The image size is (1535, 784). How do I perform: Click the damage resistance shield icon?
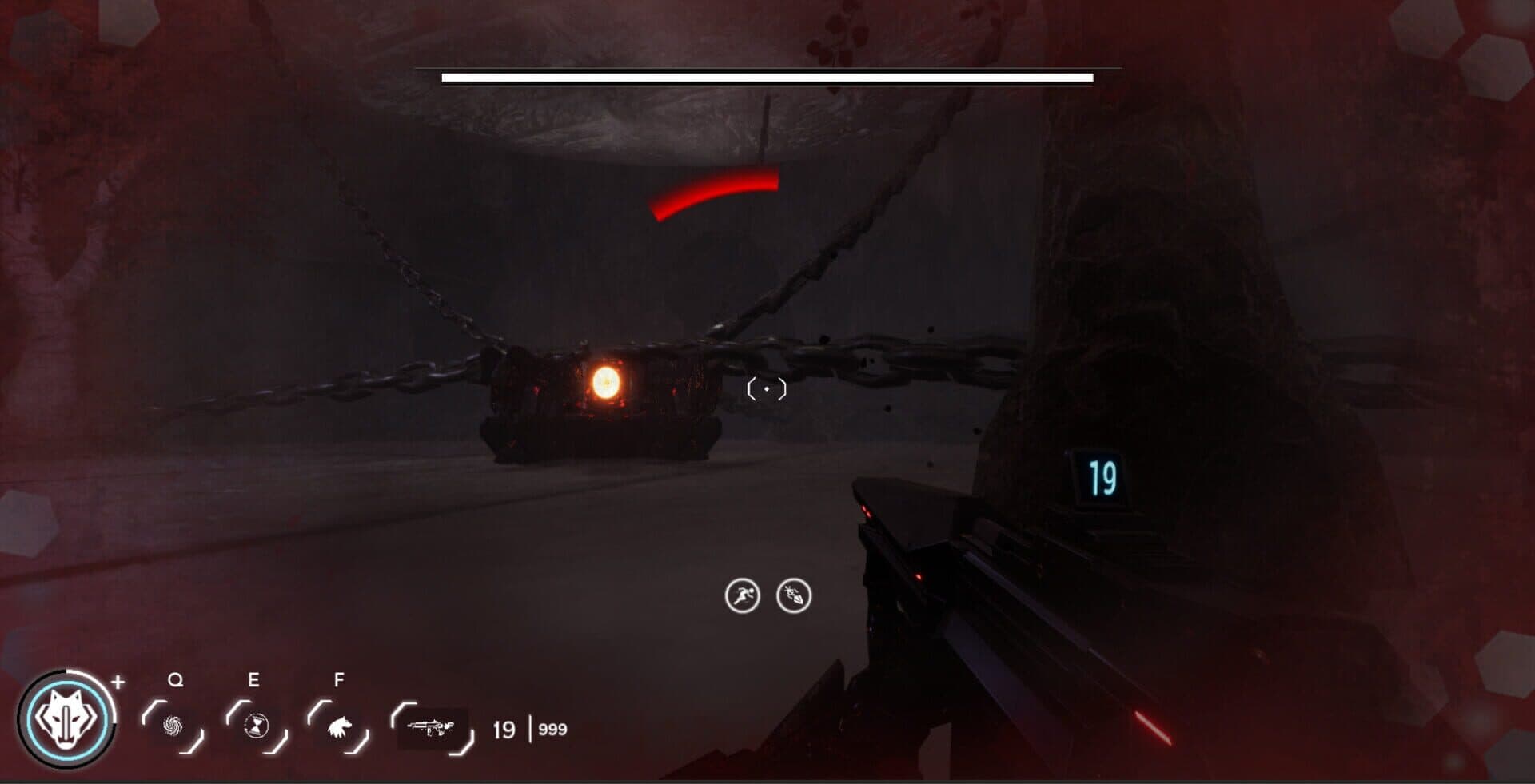click(792, 595)
